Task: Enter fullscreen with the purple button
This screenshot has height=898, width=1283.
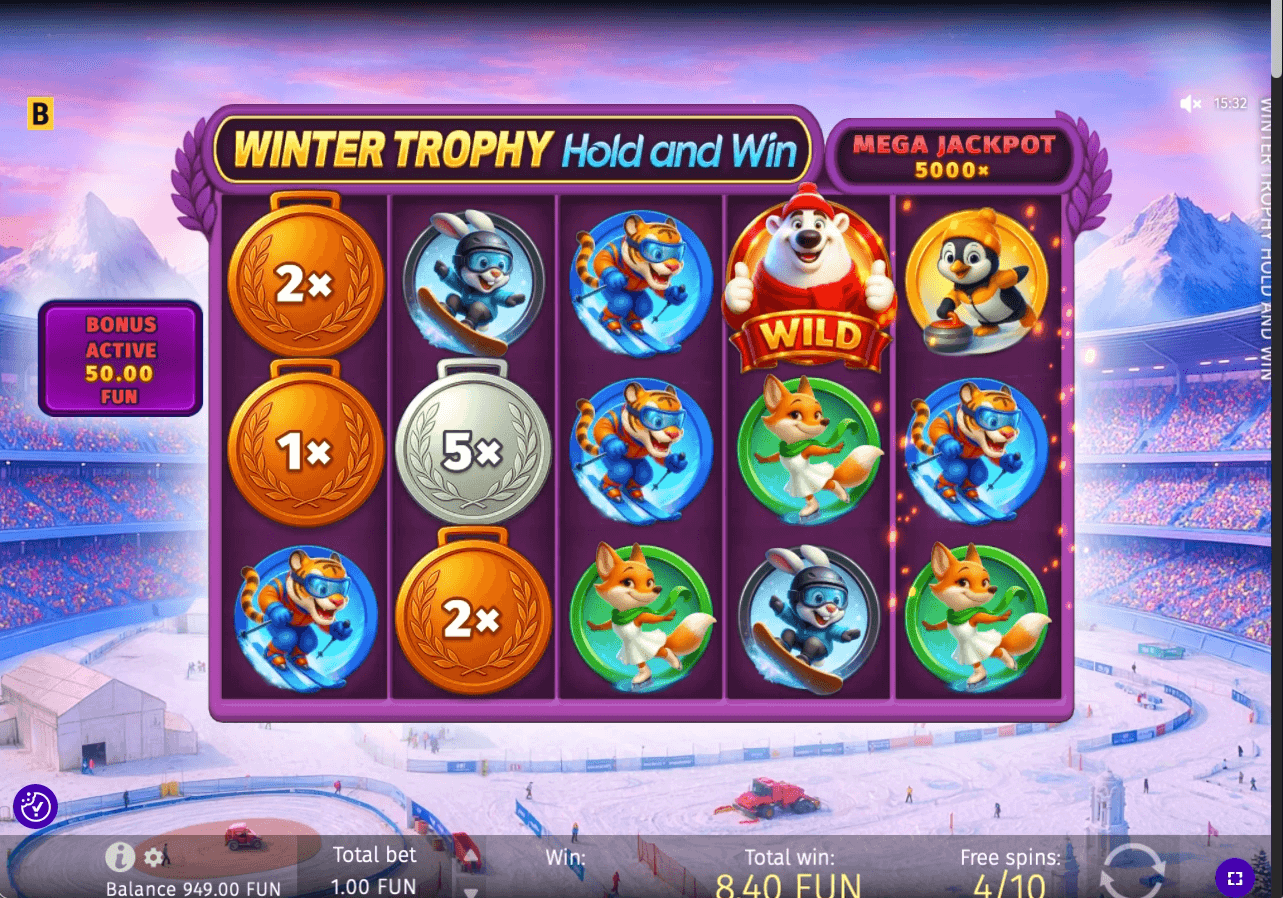Action: (1234, 877)
